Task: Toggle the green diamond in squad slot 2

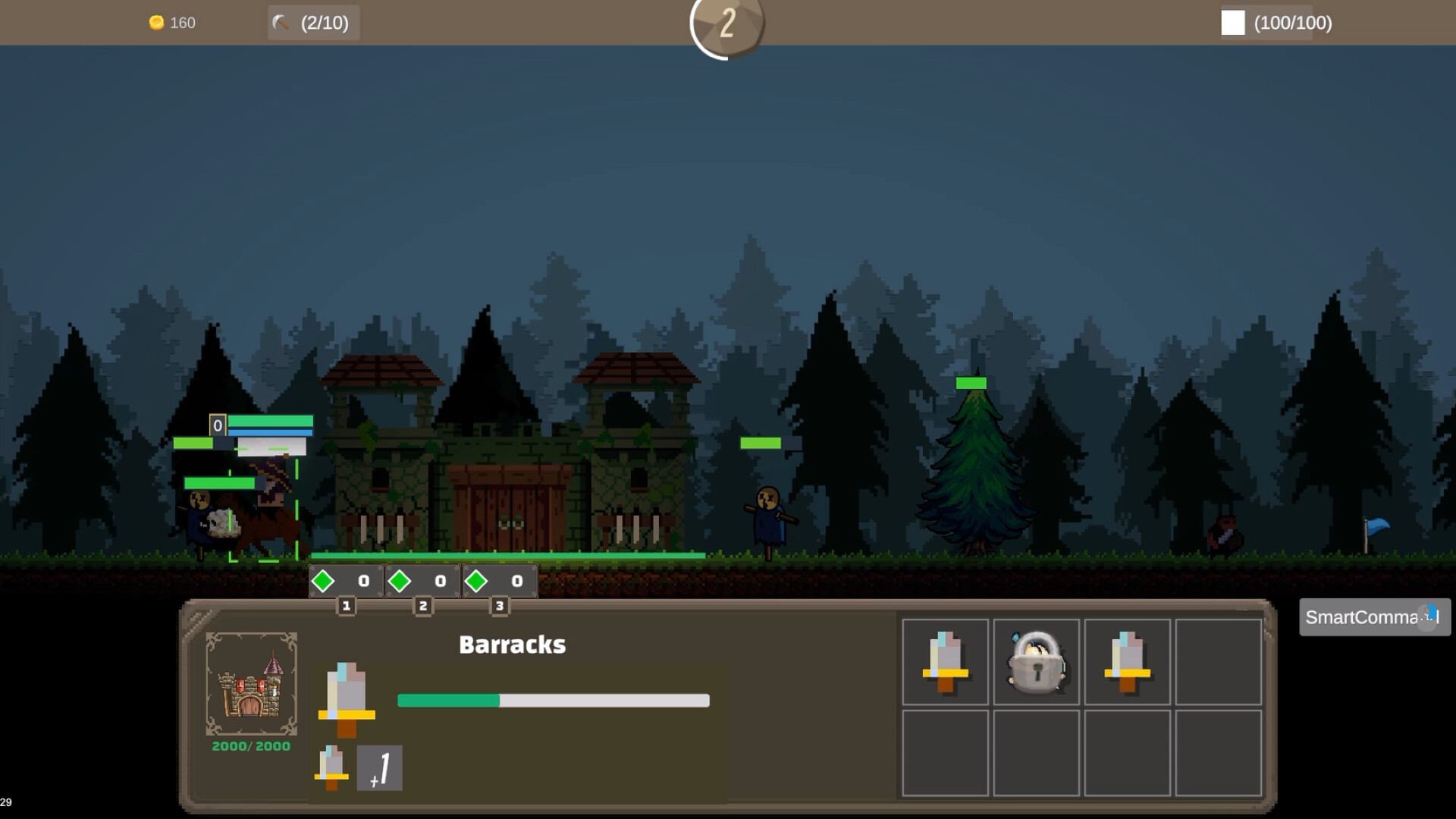Action: tap(400, 581)
